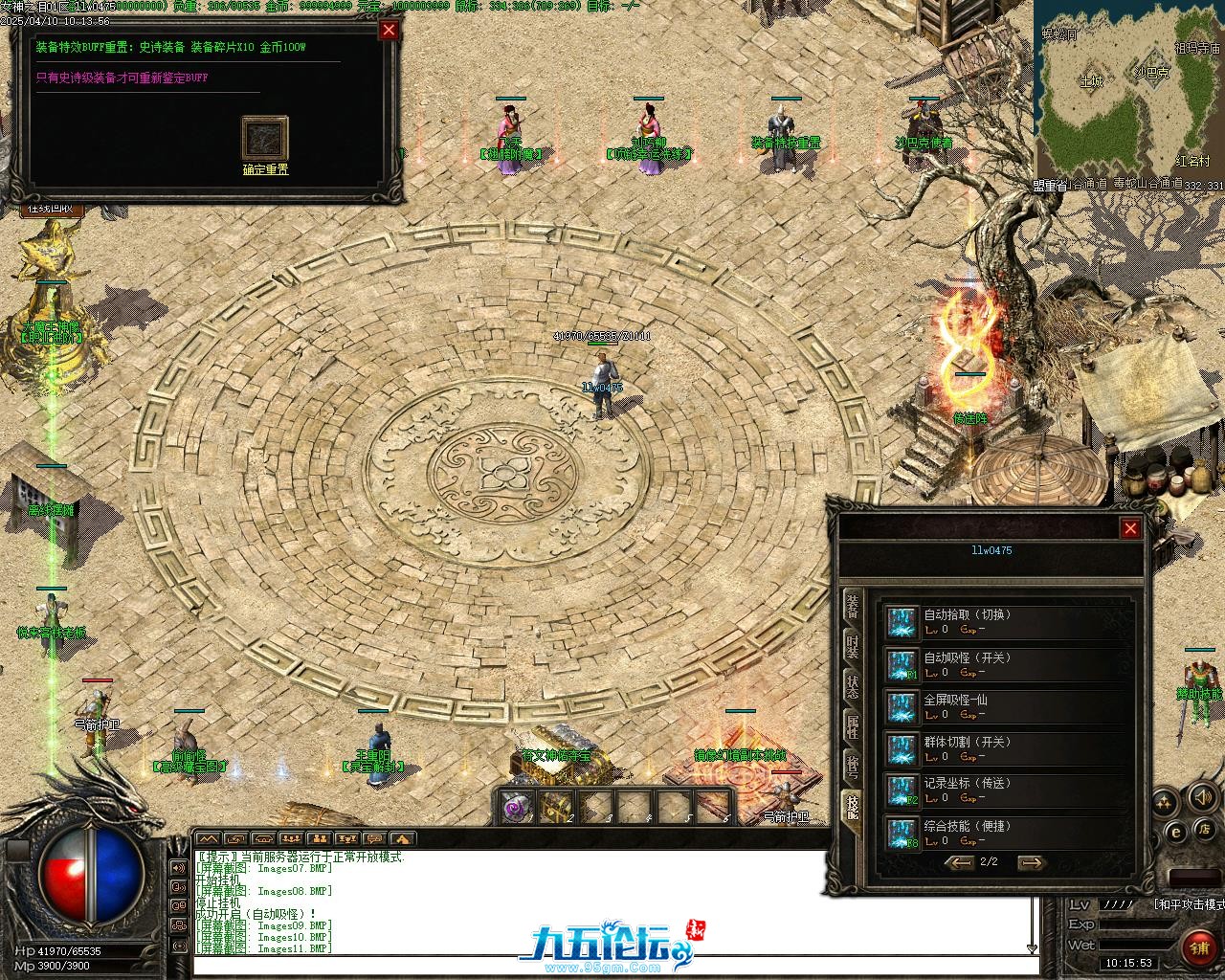Close the equipment BUFF reset dialog
The width and height of the screenshot is (1225, 980).
389,30
